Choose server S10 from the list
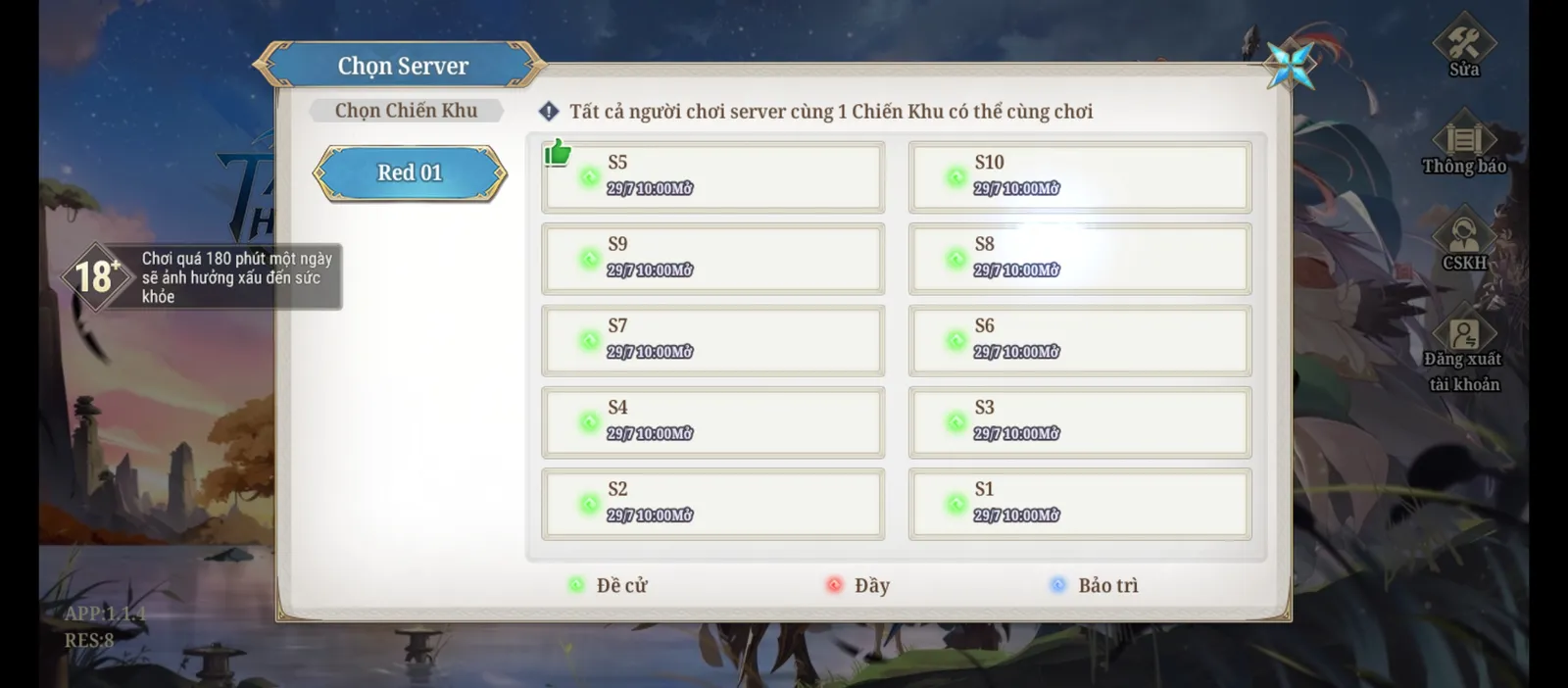The width and height of the screenshot is (1568, 688). [1079, 177]
